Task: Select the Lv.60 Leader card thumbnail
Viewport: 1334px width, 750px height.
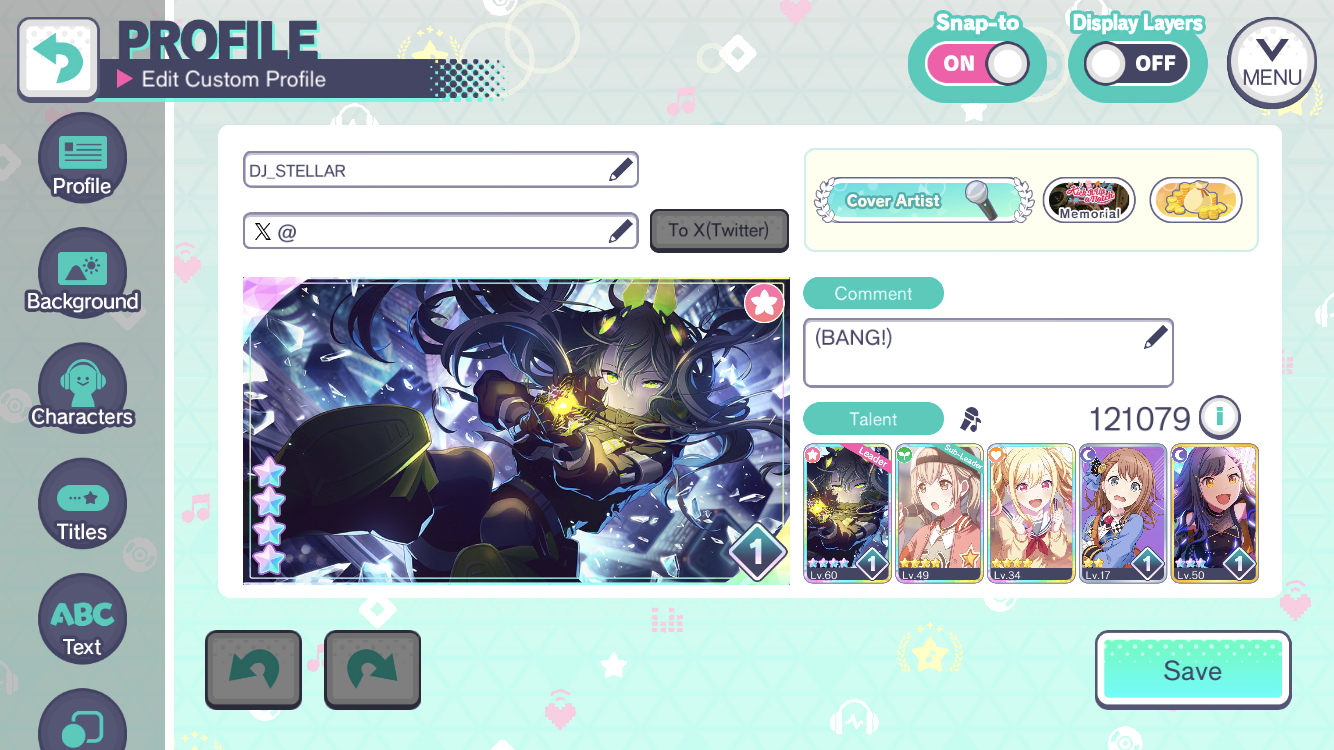Action: coord(847,513)
